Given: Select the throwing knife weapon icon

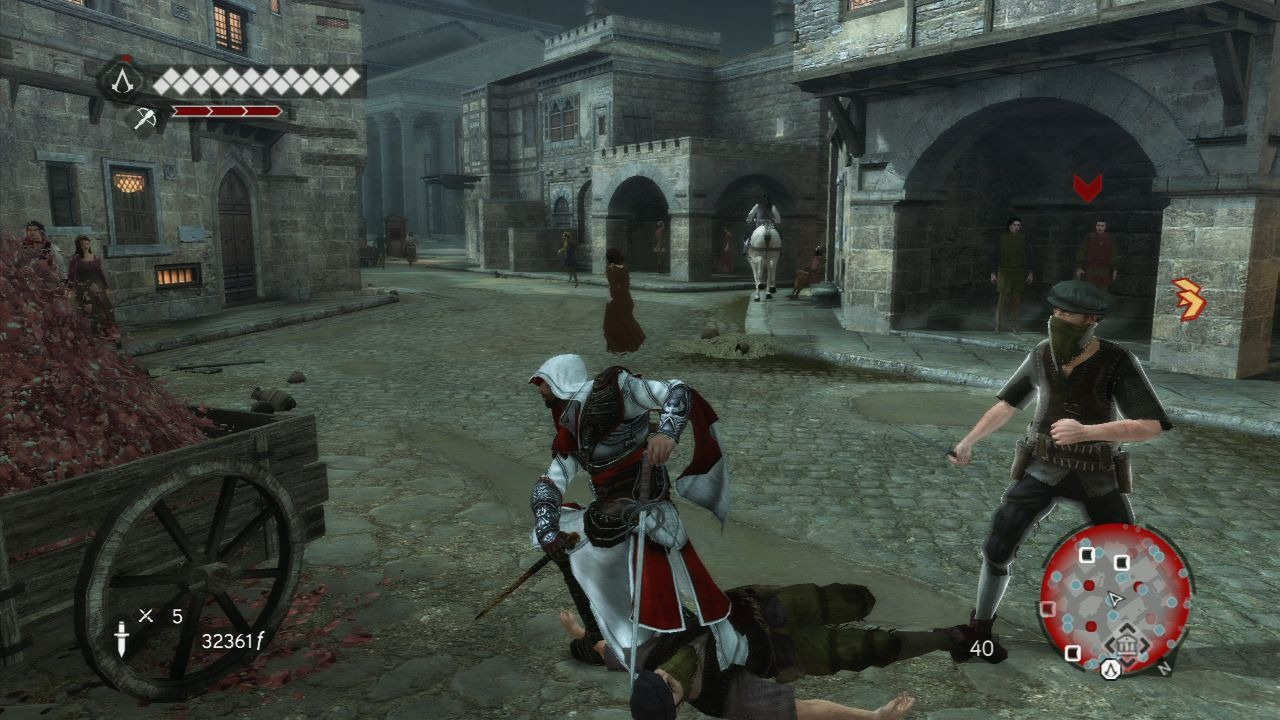Looking at the screenshot, I should click(x=122, y=639).
